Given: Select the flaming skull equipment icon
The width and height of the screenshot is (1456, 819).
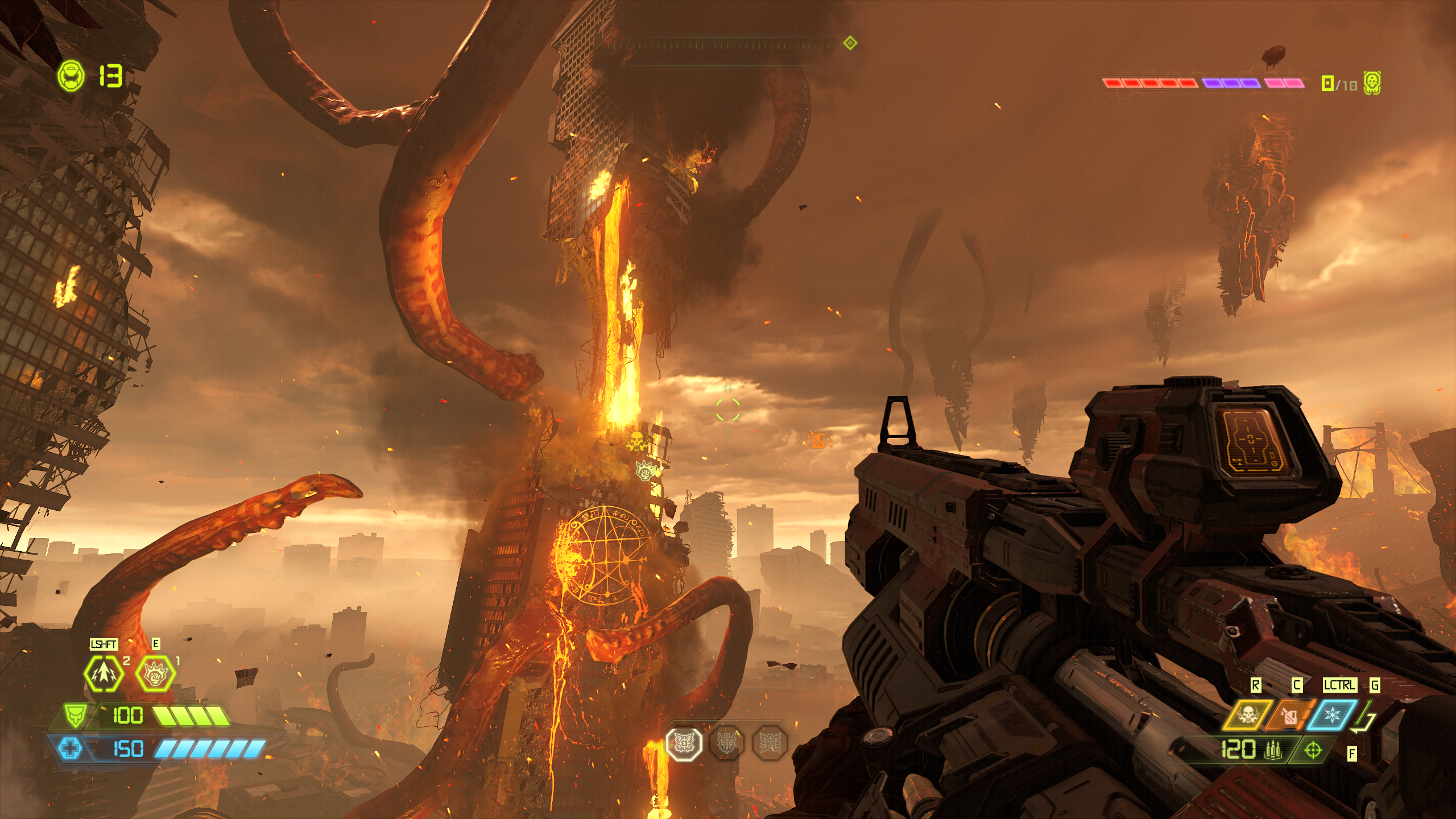Looking at the screenshot, I should pyautogui.click(x=1248, y=715).
